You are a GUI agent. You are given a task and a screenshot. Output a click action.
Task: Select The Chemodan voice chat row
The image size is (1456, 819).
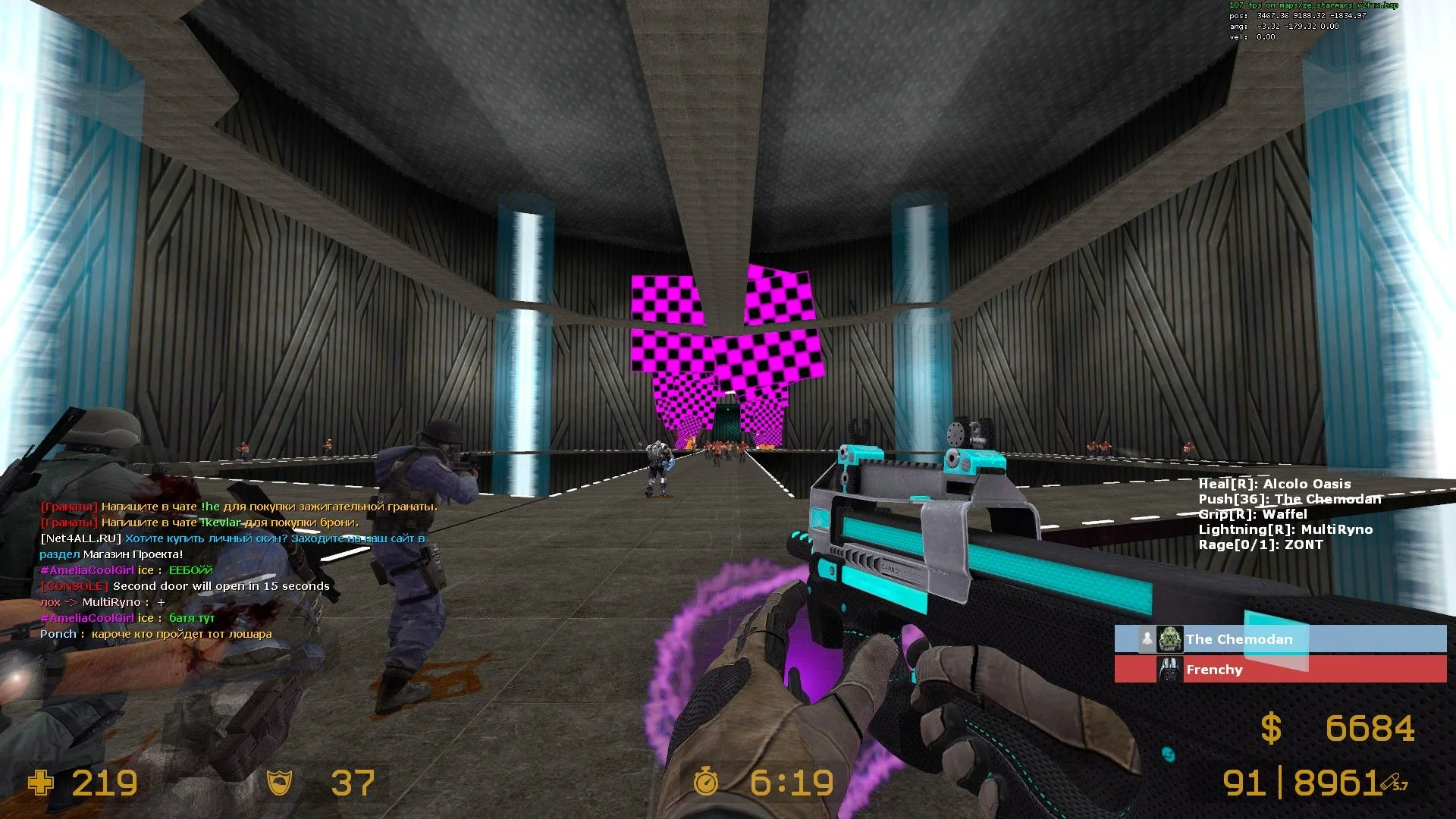click(1280, 639)
